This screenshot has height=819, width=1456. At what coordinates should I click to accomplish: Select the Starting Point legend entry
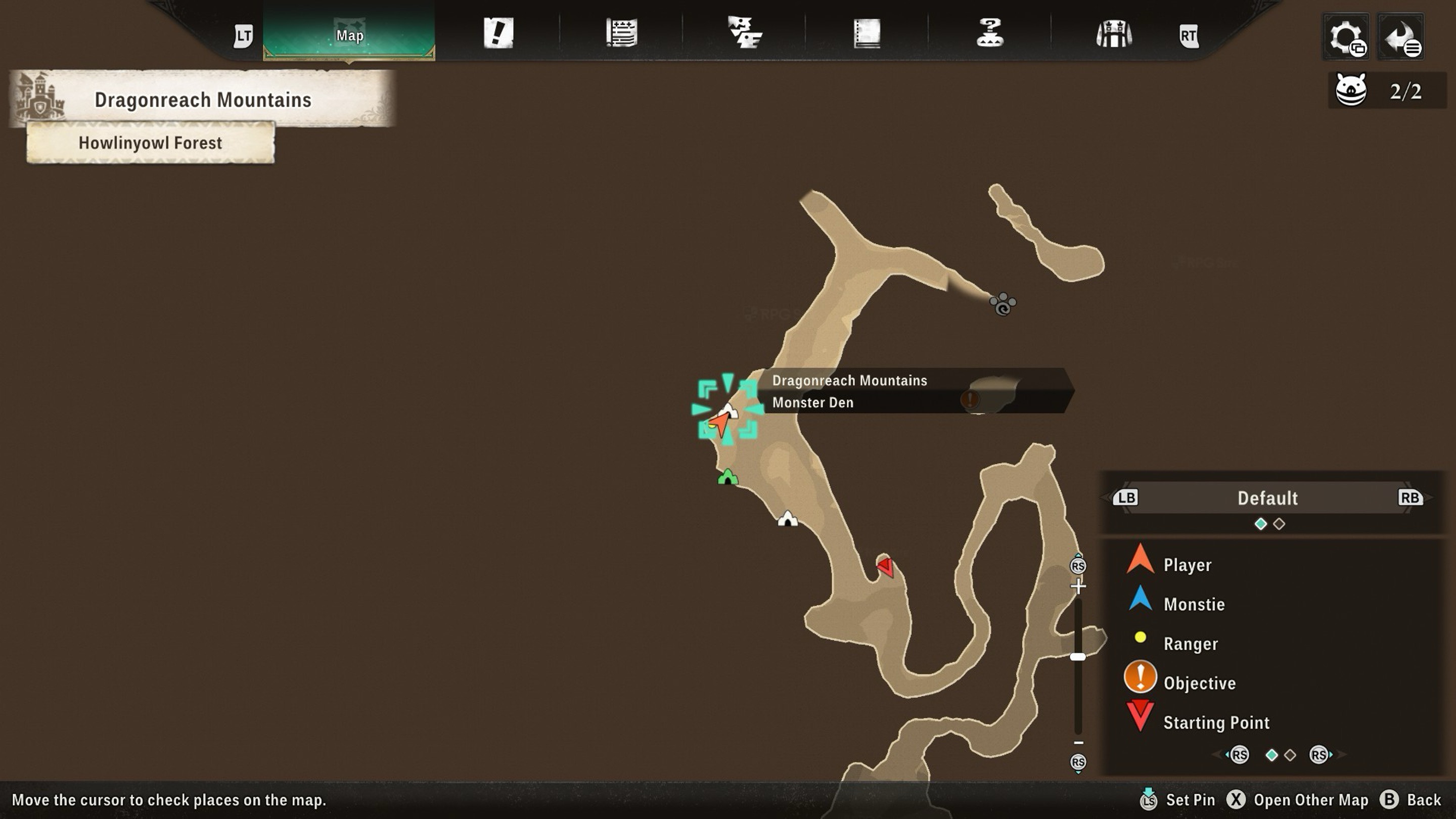click(x=1216, y=722)
